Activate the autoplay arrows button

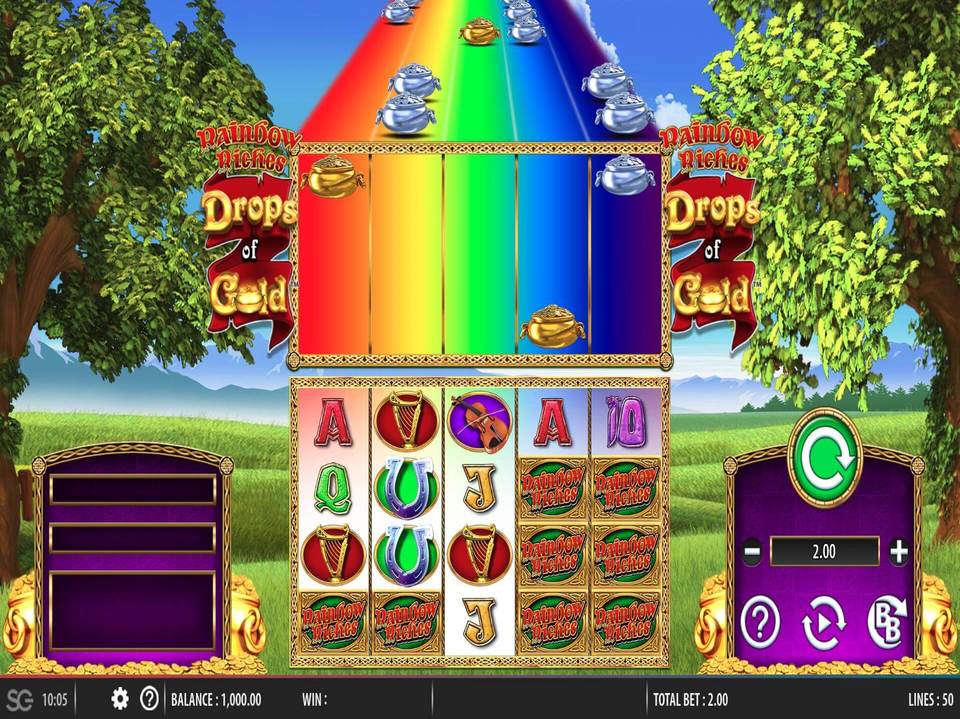(x=823, y=626)
